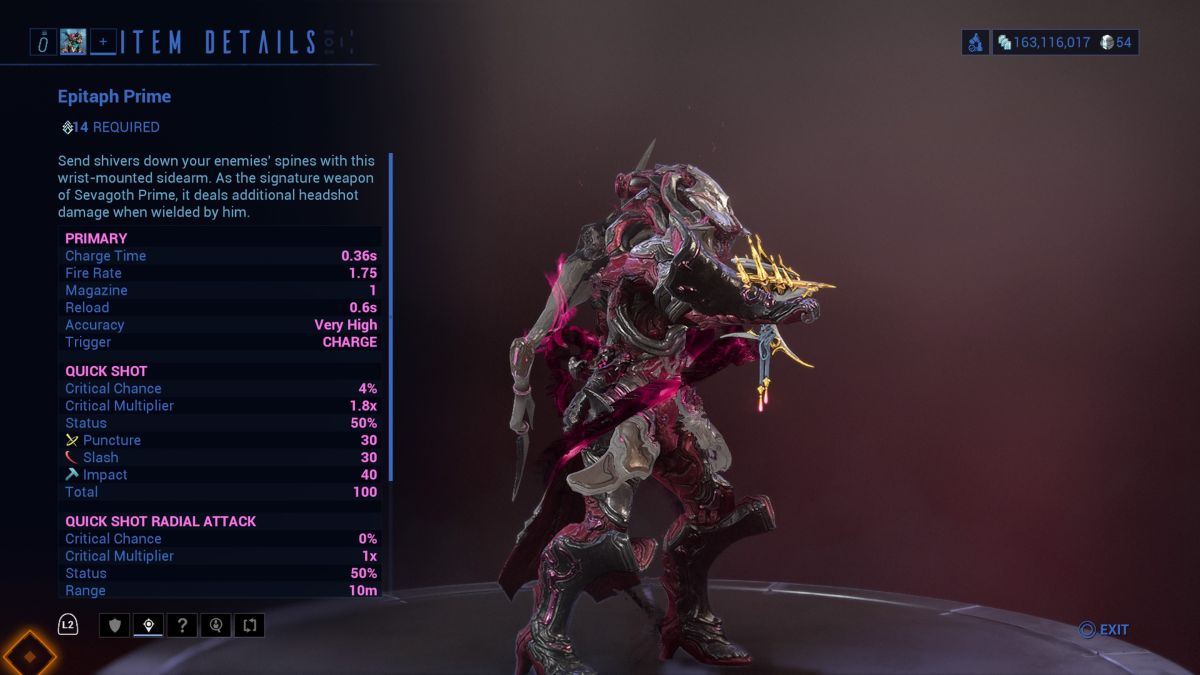Viewport: 1200px width, 675px height.
Task: Select the magnifier inspect icon tab
Action: pos(215,626)
